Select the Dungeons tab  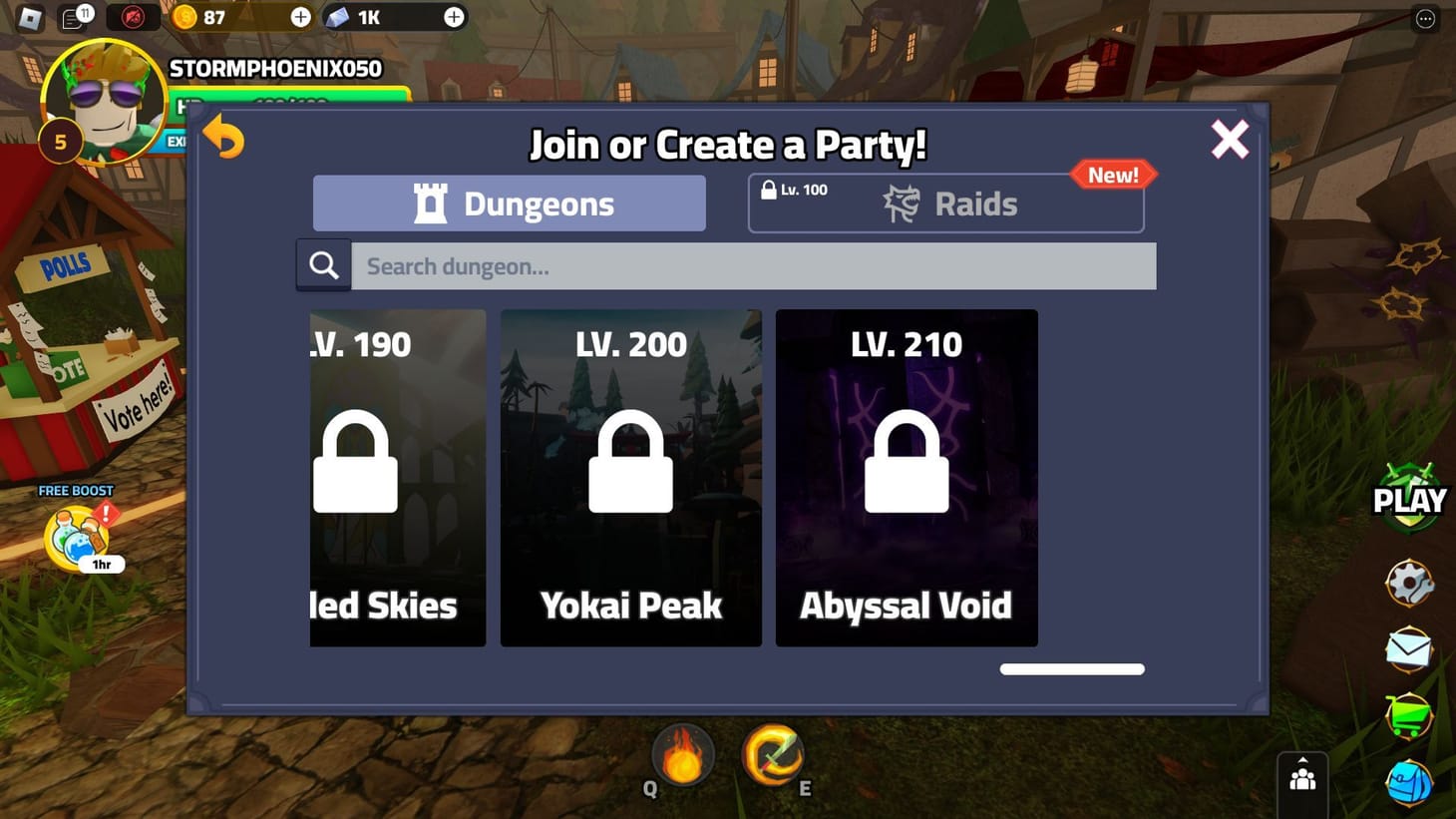pyautogui.click(x=509, y=203)
